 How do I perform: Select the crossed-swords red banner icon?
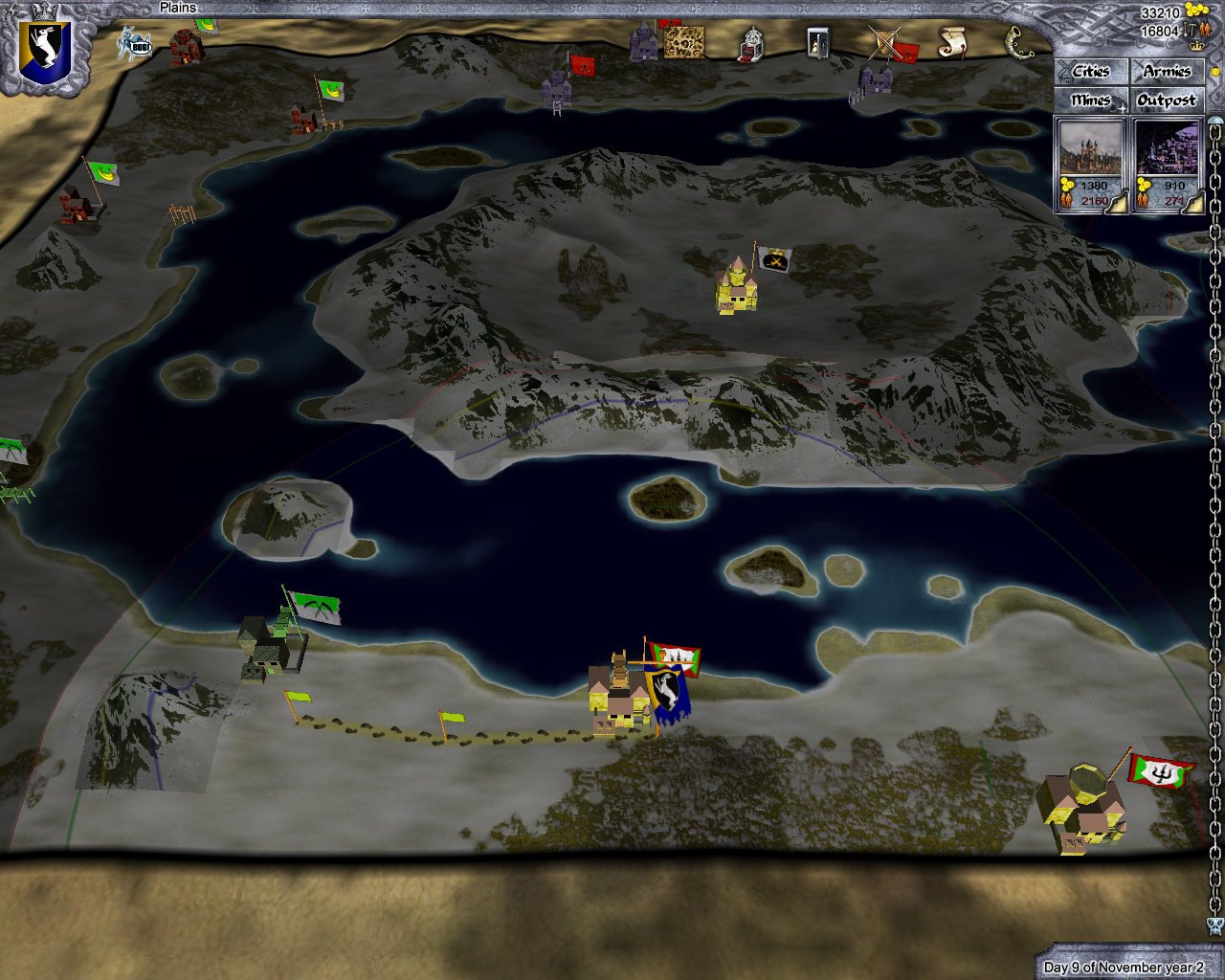(x=888, y=43)
